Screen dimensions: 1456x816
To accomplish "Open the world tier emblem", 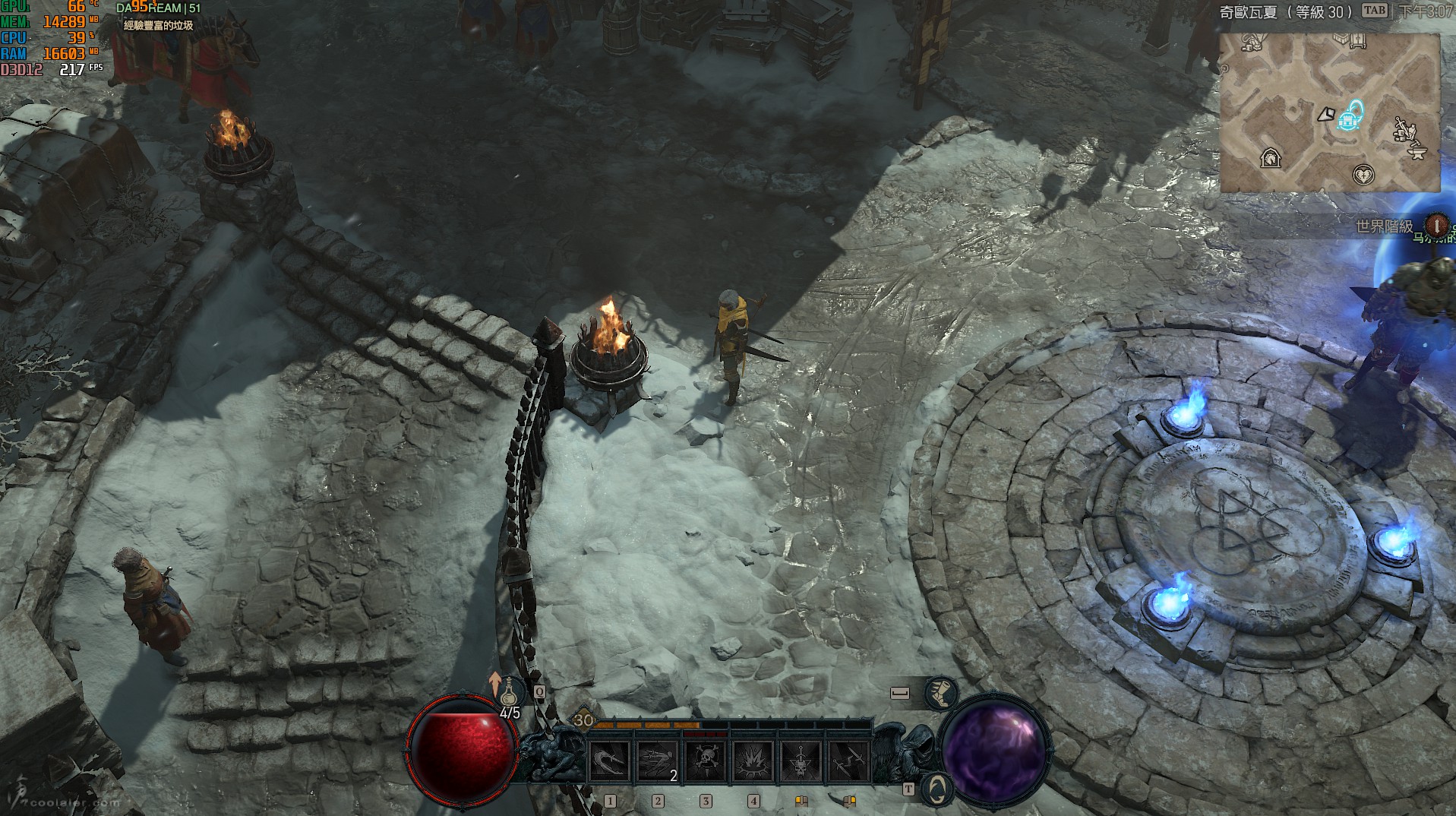I will (x=1436, y=225).
